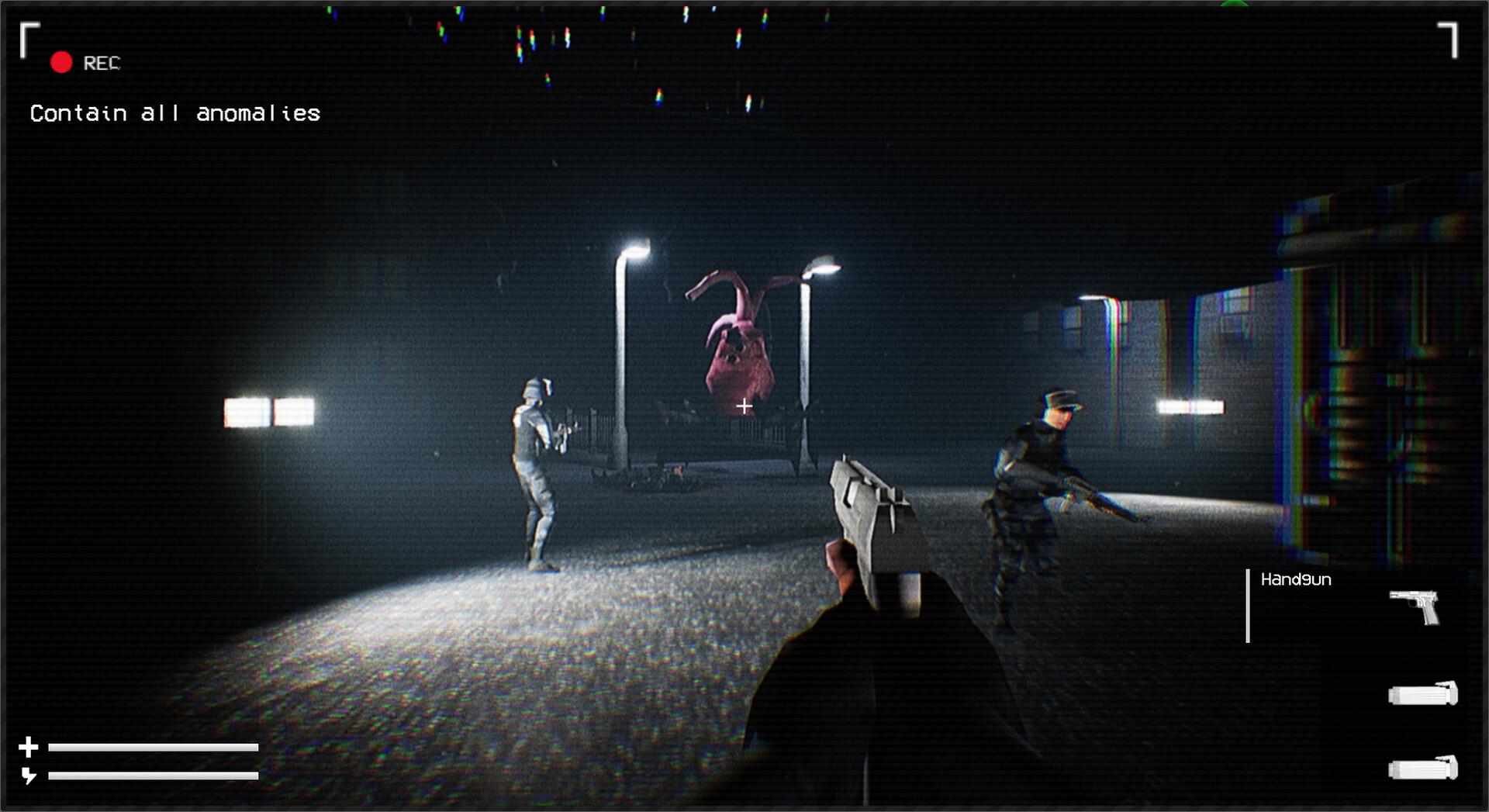Click the Contain all anomalies objective
Image resolution: width=1489 pixels, height=812 pixels.
[174, 113]
